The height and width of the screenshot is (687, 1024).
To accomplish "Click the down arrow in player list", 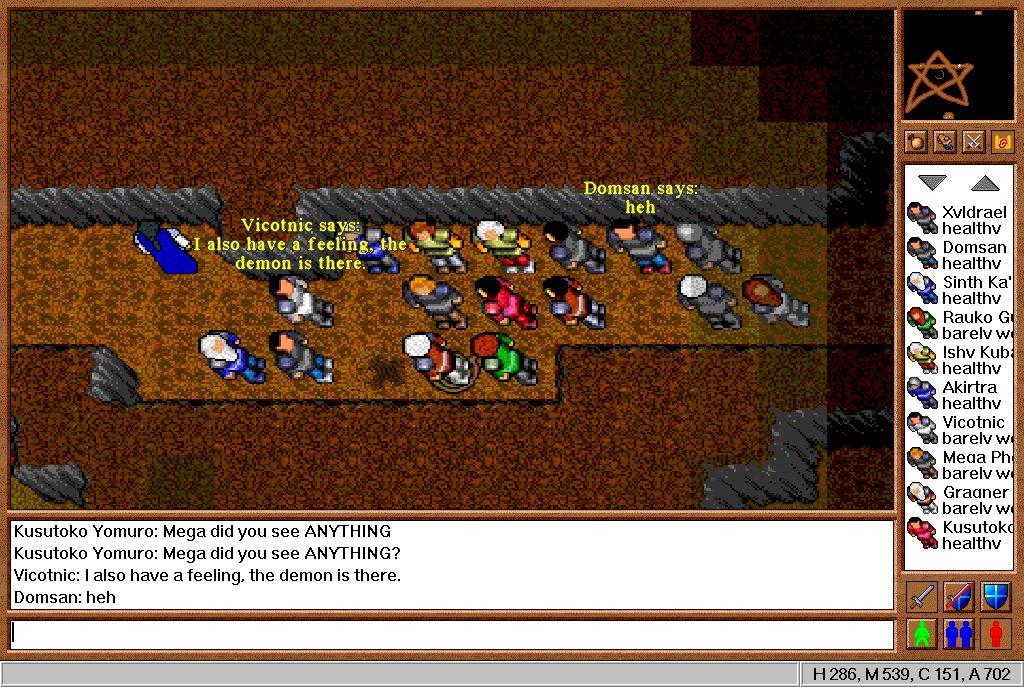I will pos(932,182).
